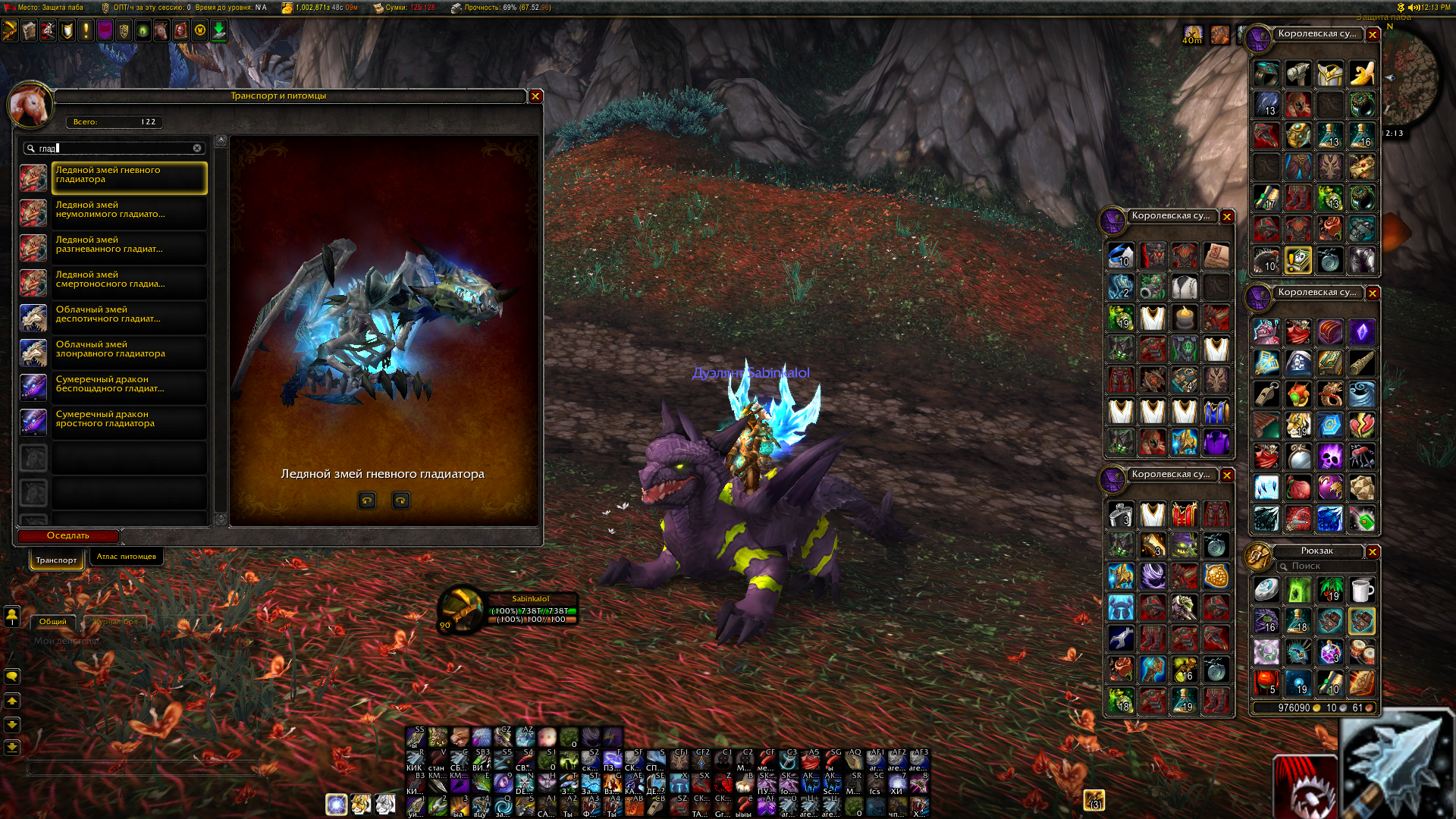Clear the mount search field text
The image size is (1456, 819).
pyautogui.click(x=197, y=149)
